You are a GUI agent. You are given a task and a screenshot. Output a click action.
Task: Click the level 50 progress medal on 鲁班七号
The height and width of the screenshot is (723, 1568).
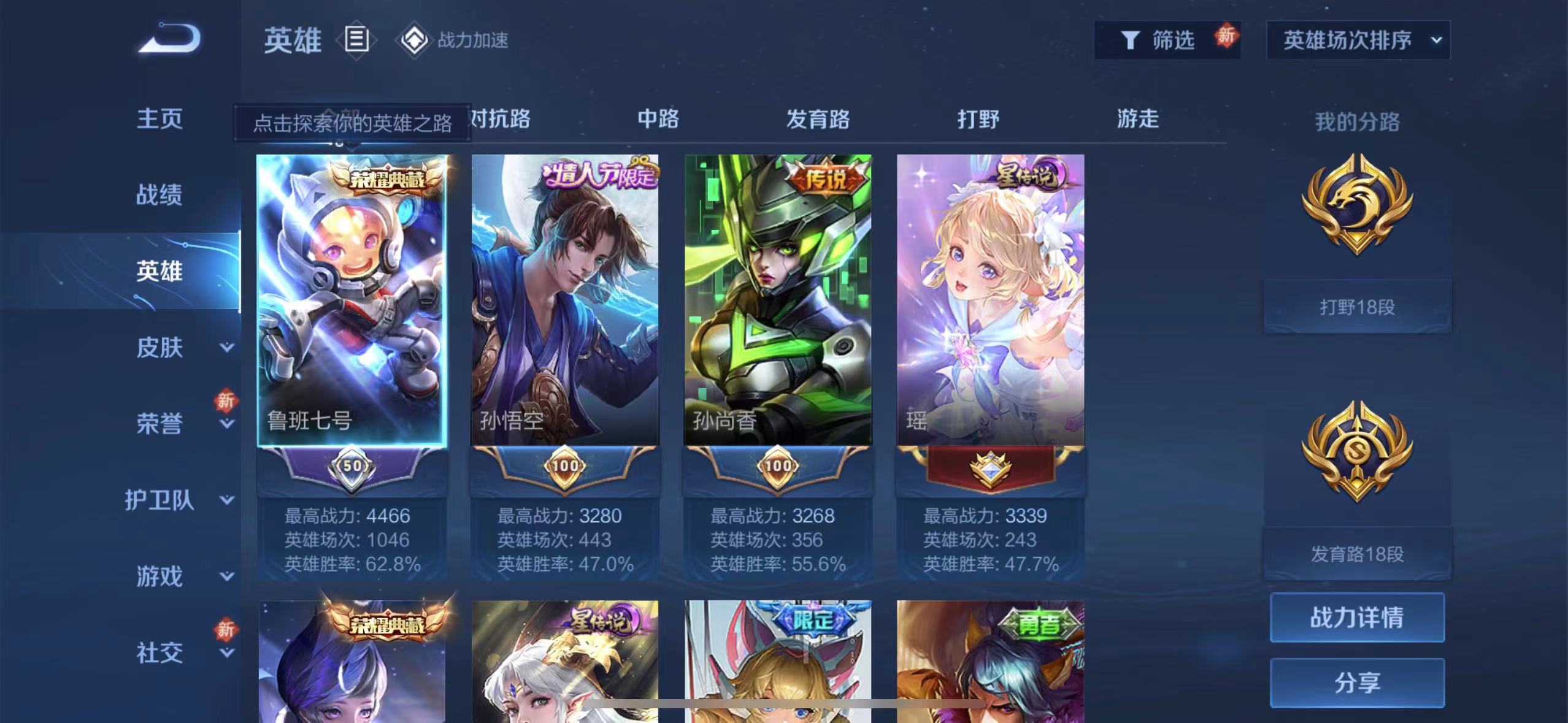[352, 465]
